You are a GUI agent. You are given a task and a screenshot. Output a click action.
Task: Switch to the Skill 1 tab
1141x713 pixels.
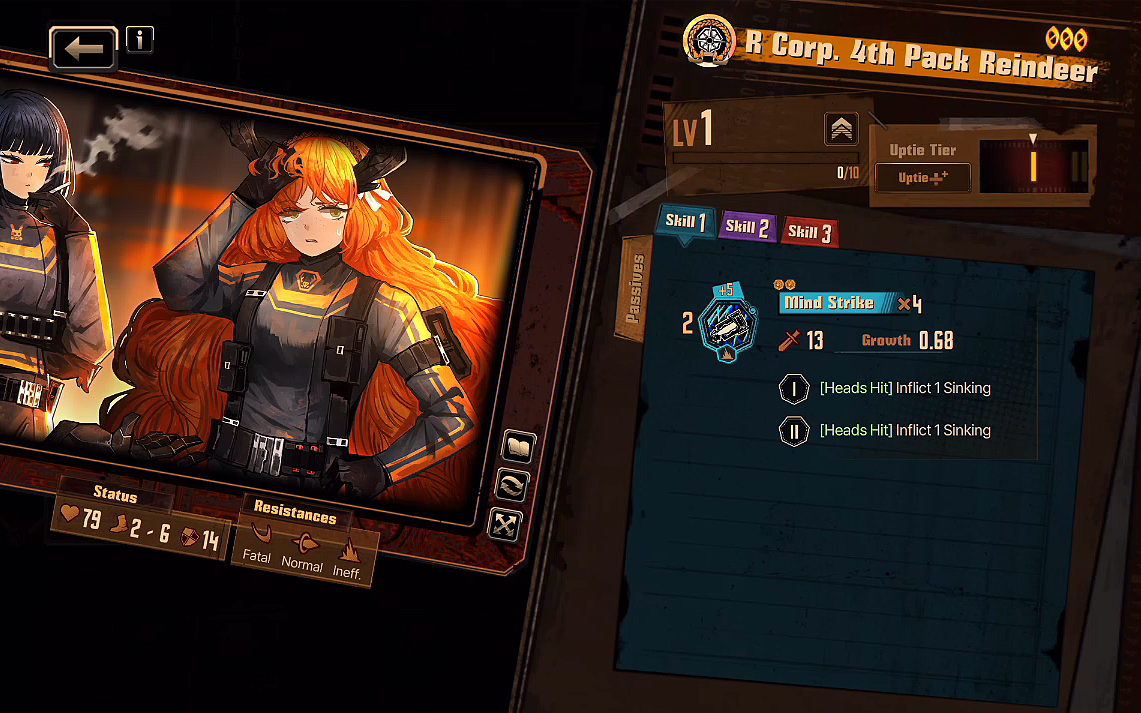(x=686, y=223)
